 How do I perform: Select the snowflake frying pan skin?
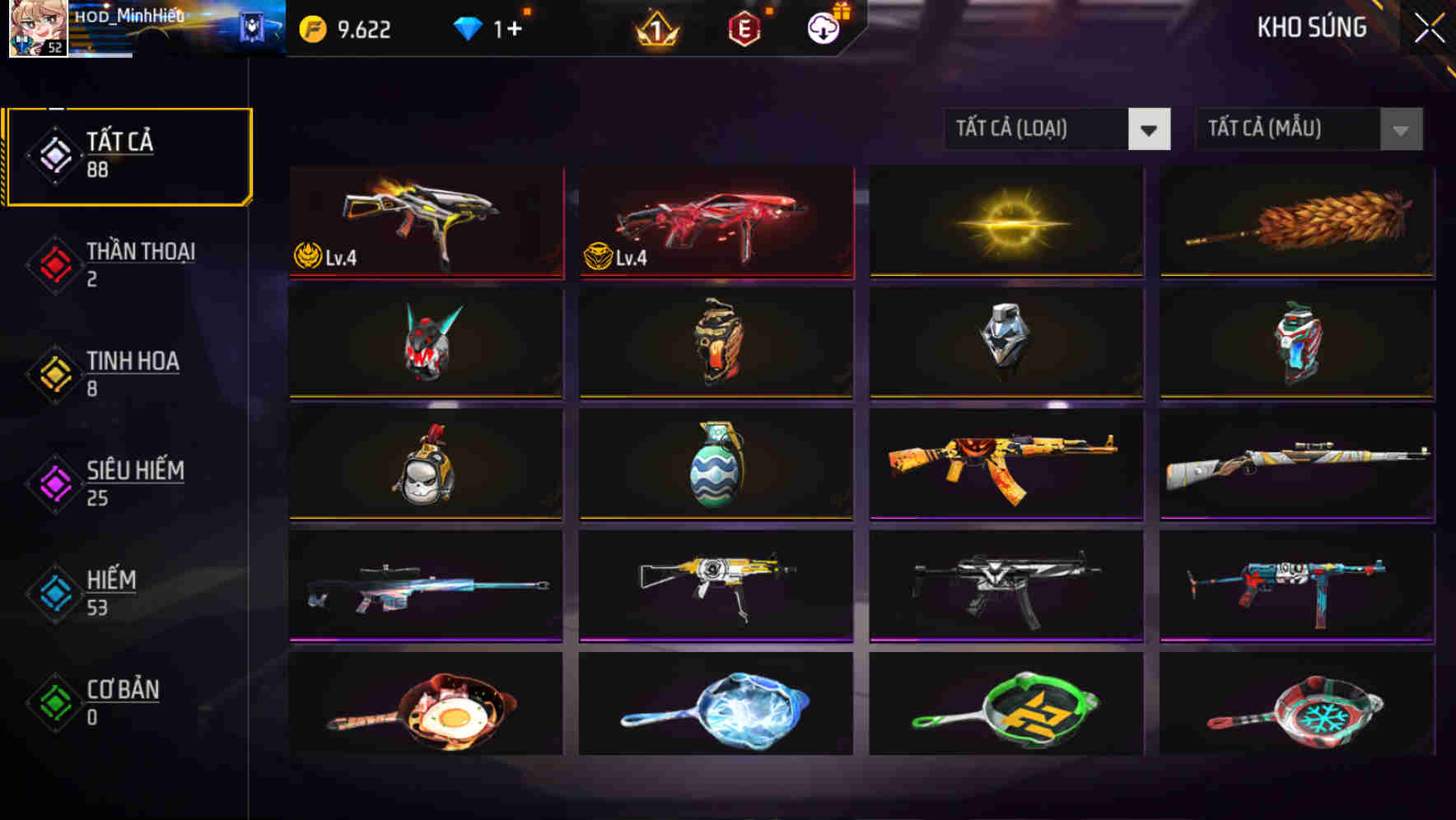coord(1297,711)
